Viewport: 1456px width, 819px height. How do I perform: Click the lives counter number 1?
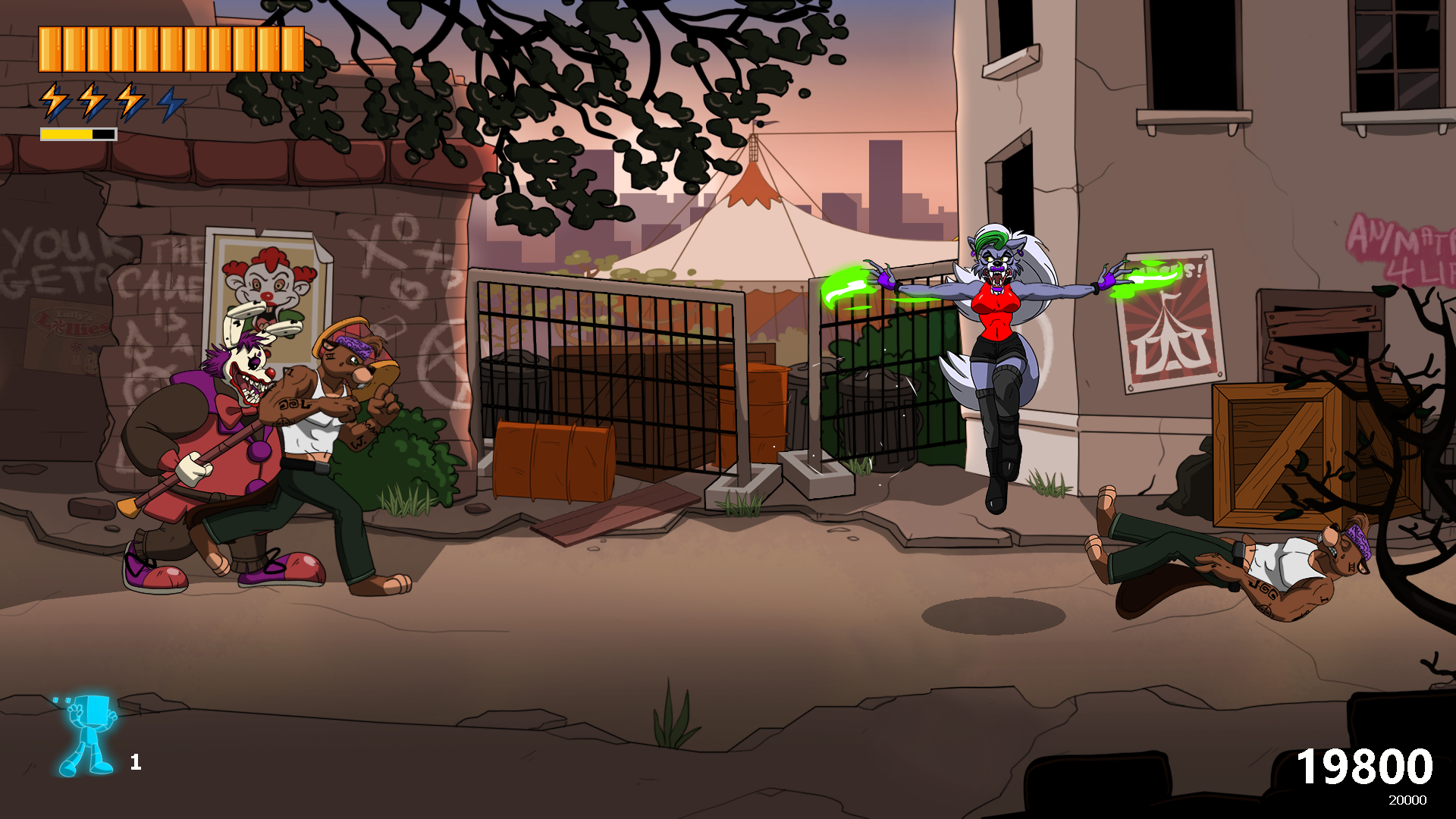(x=136, y=762)
